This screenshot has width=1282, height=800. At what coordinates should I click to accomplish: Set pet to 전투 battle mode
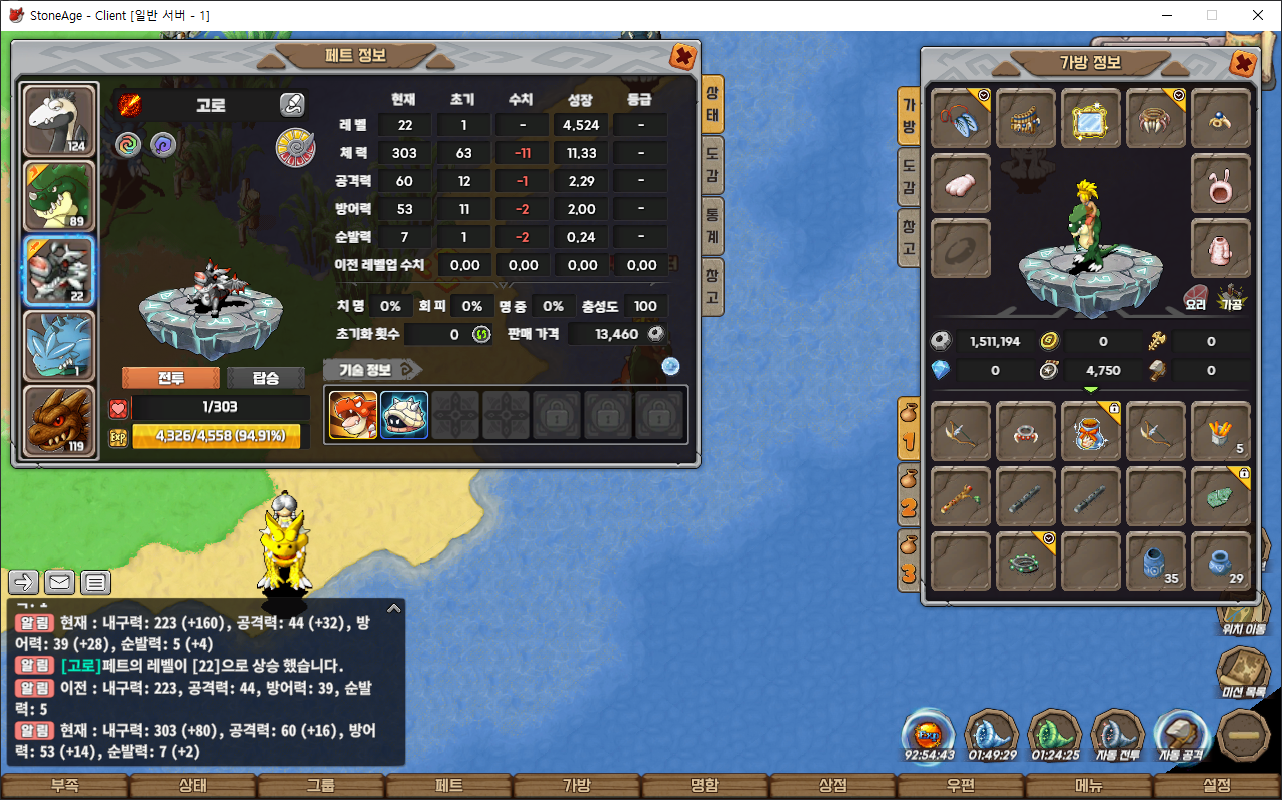[x=170, y=378]
